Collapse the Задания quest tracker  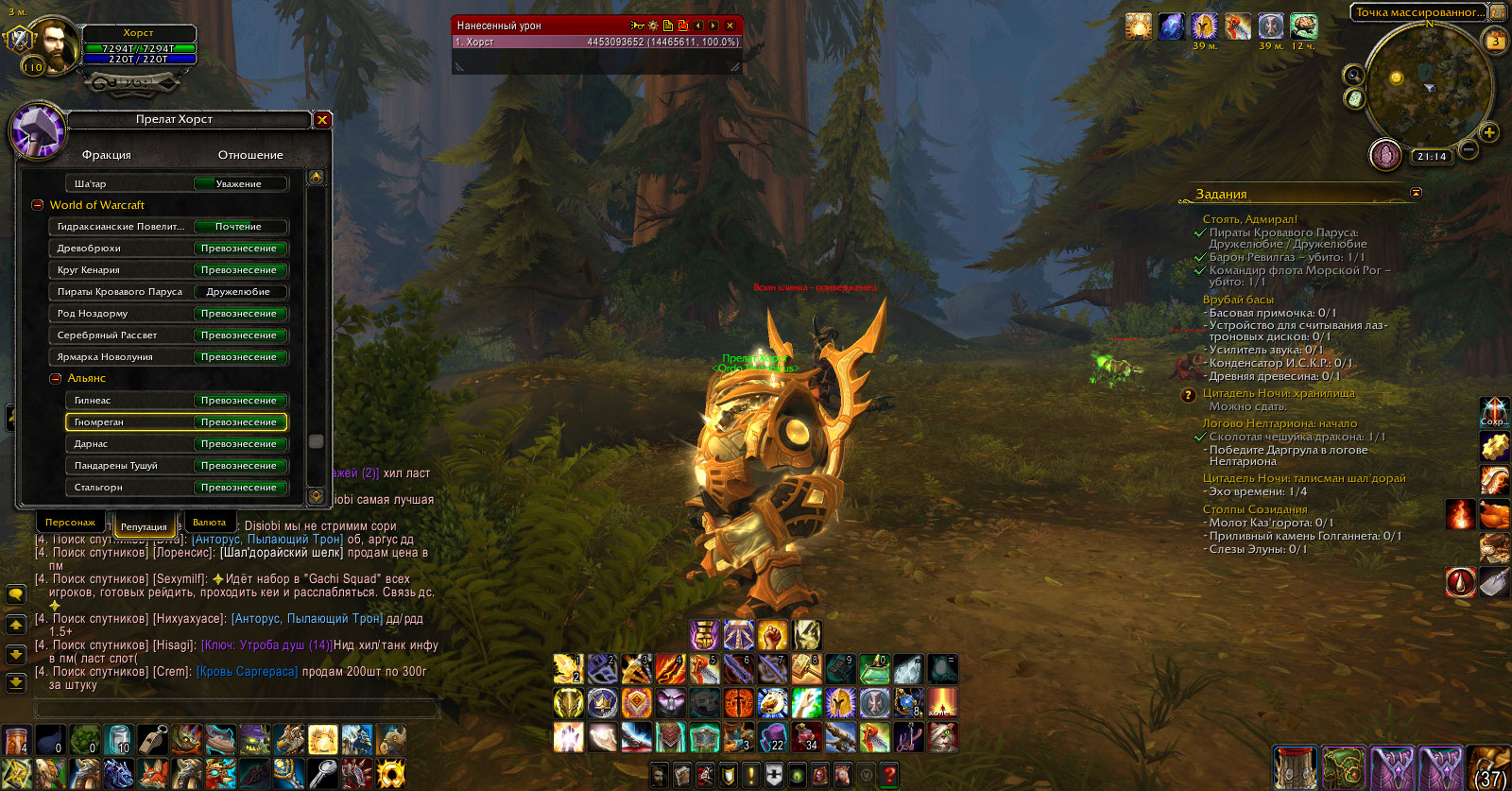coord(1416,193)
